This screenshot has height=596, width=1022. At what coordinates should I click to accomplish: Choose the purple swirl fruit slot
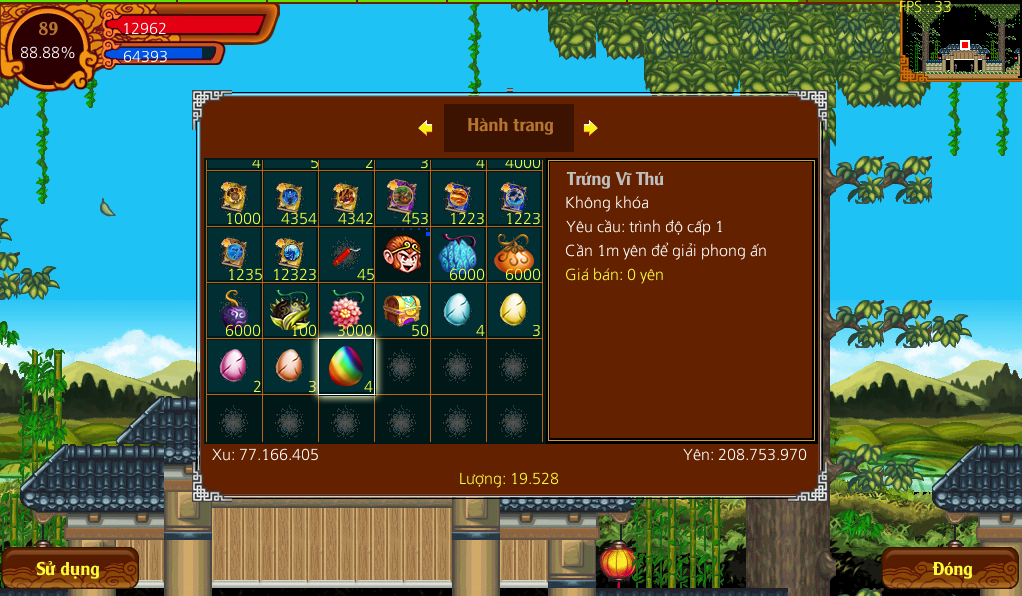pyautogui.click(x=234, y=311)
